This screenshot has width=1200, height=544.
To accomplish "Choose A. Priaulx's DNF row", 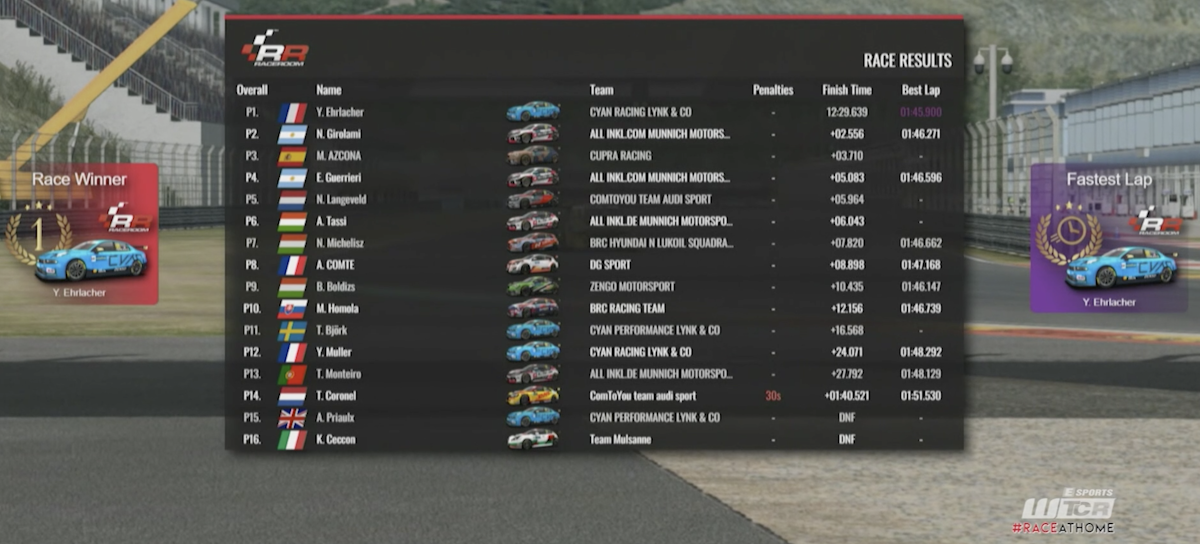I will [x=594, y=417].
